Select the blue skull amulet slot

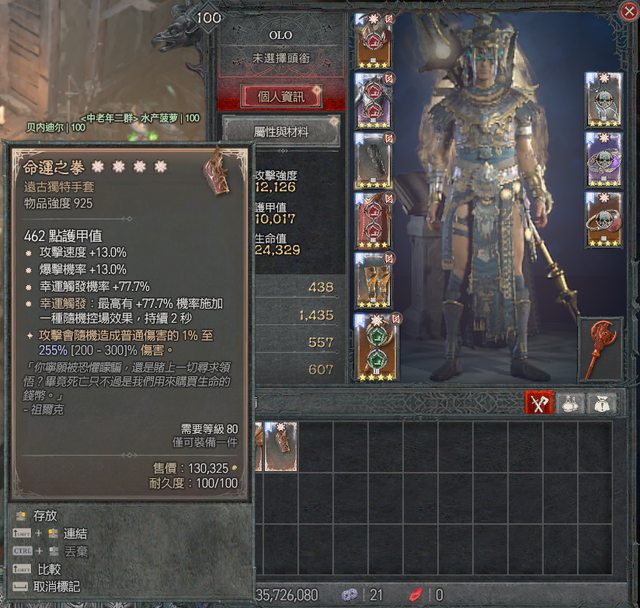pyautogui.click(x=604, y=99)
